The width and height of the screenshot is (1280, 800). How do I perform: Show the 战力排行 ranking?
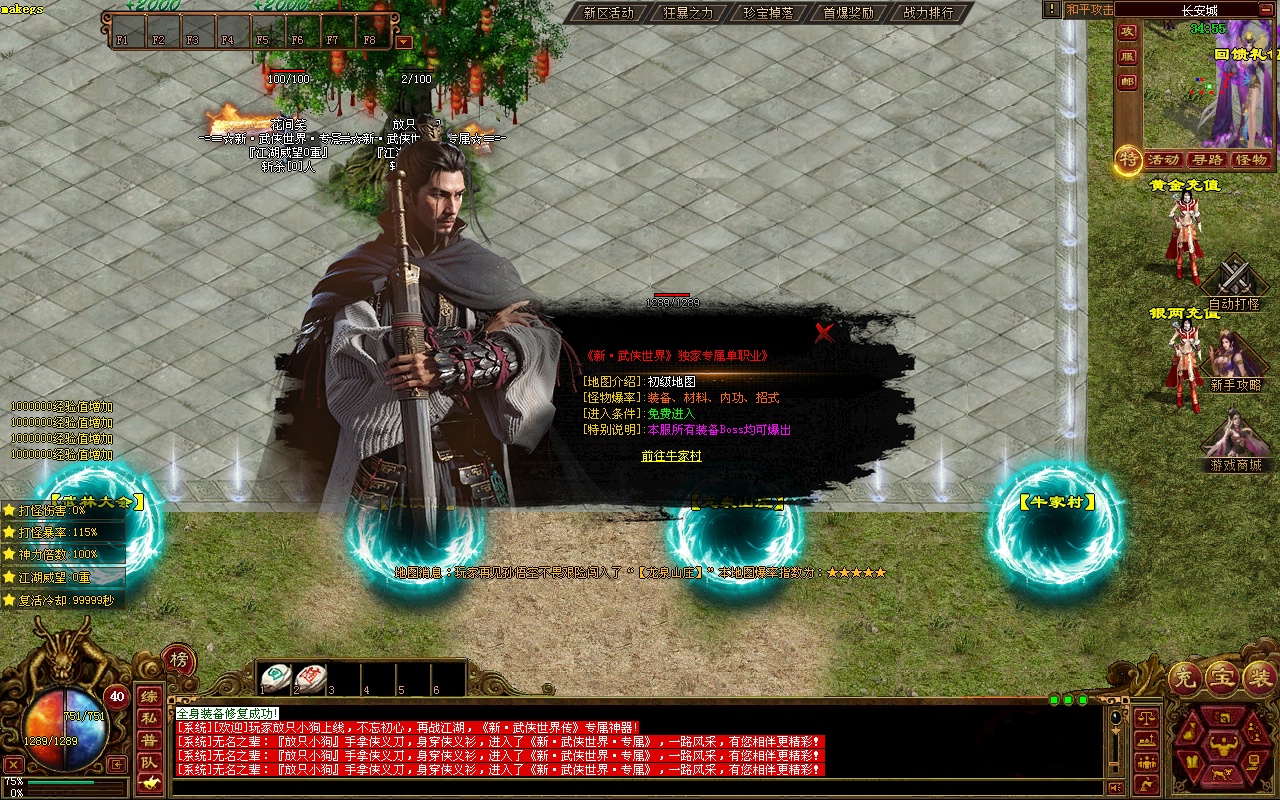point(928,13)
